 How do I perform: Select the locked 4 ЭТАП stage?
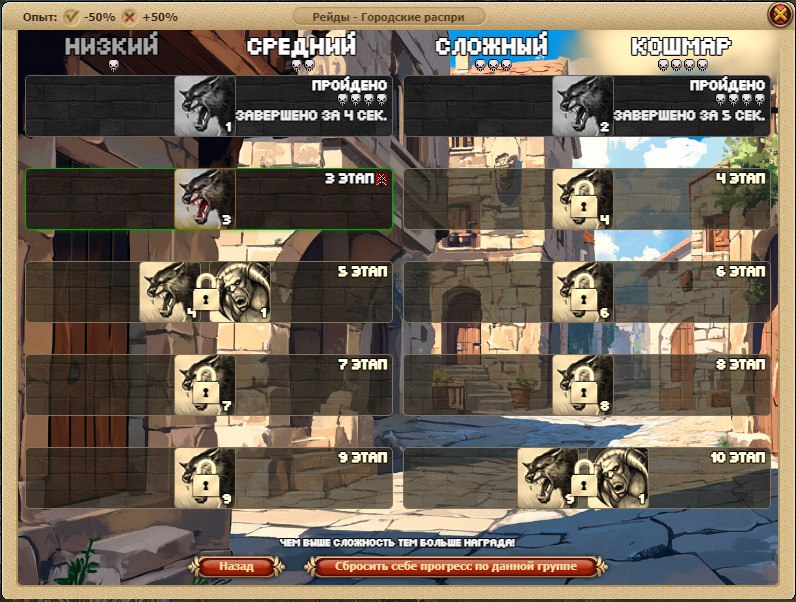(x=586, y=199)
